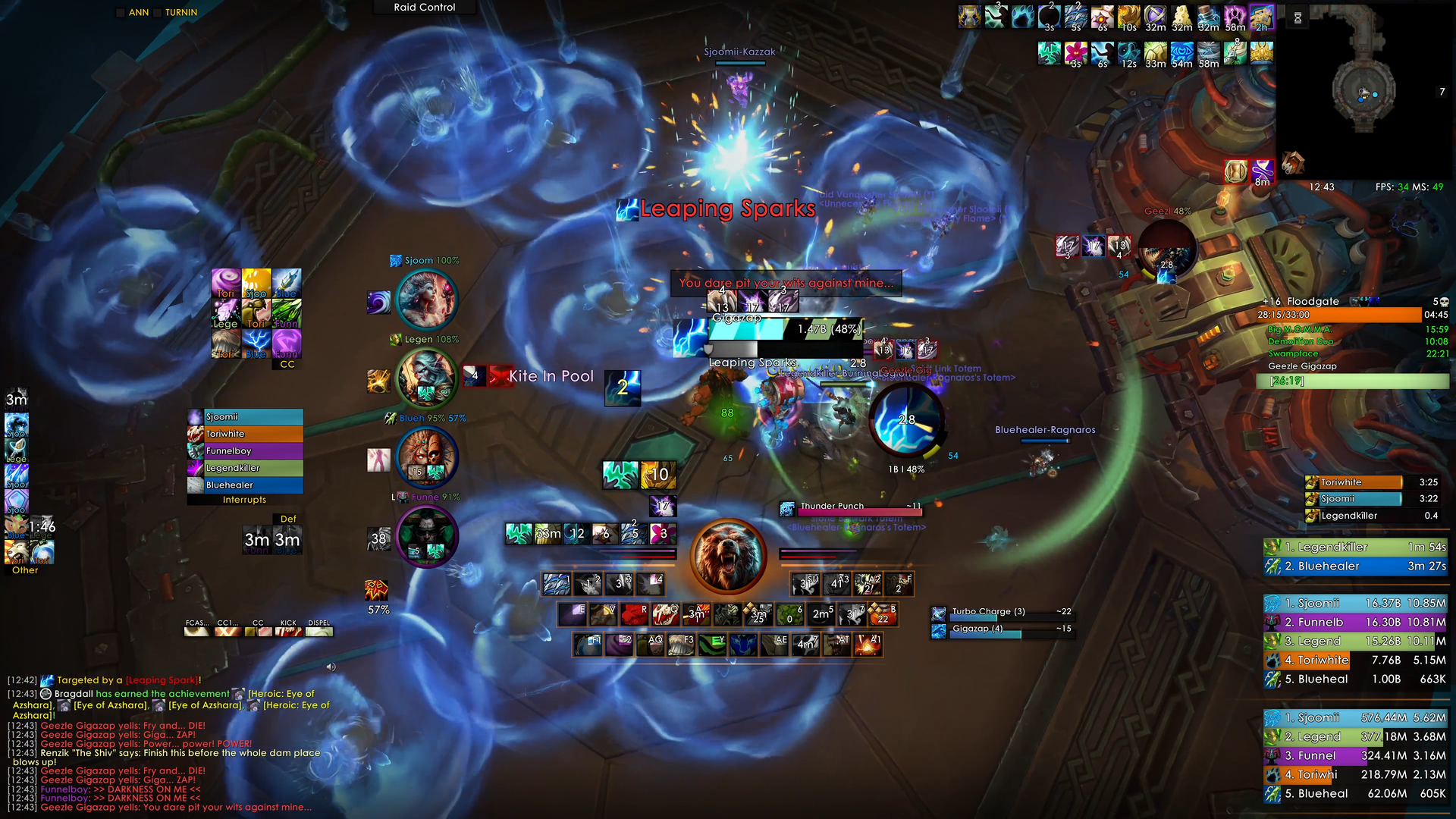1456x819 pixels.
Task: Activate the Ironfur ability in slot 1
Action: coord(557,584)
